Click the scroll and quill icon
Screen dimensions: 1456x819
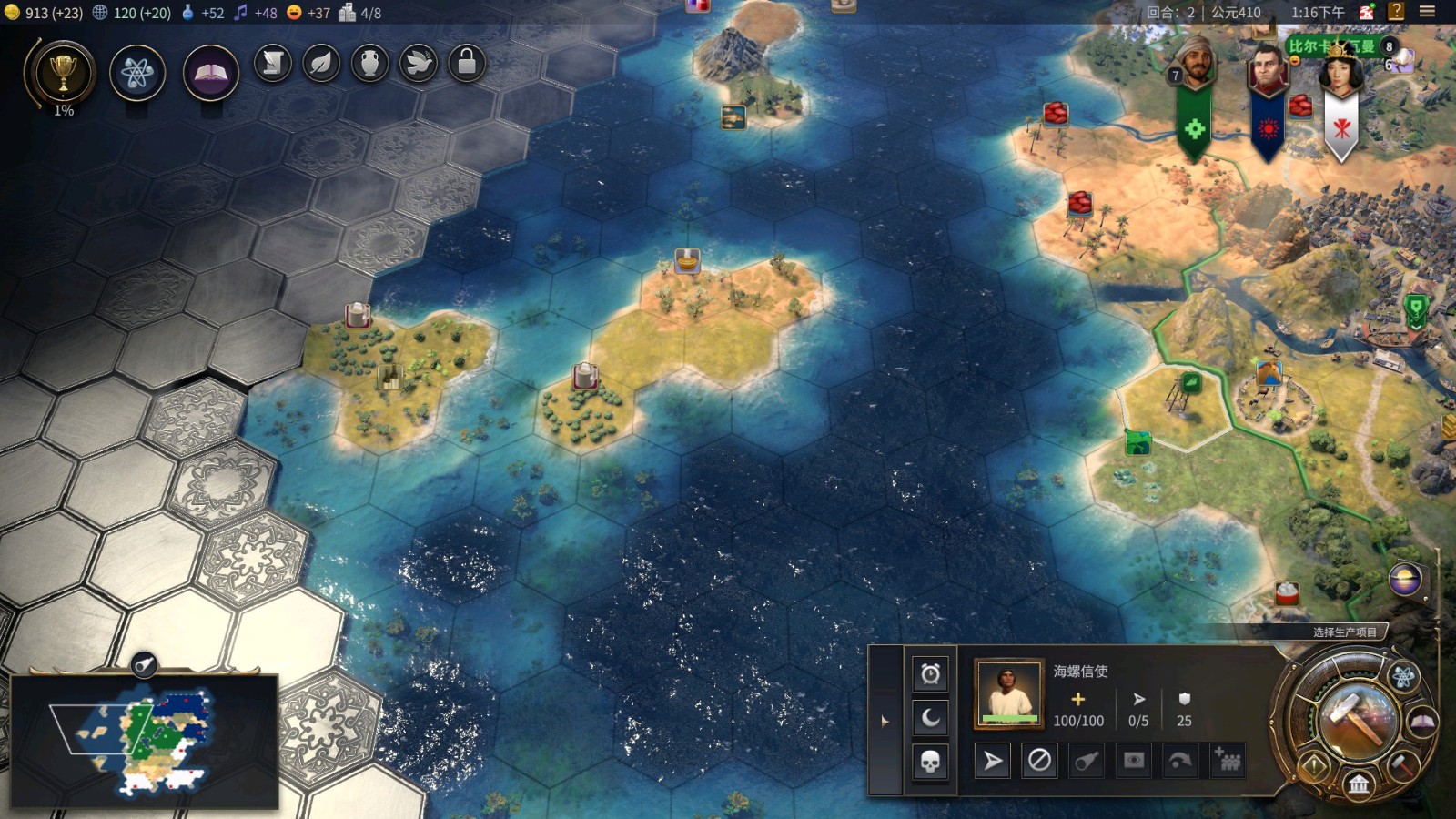click(x=272, y=64)
